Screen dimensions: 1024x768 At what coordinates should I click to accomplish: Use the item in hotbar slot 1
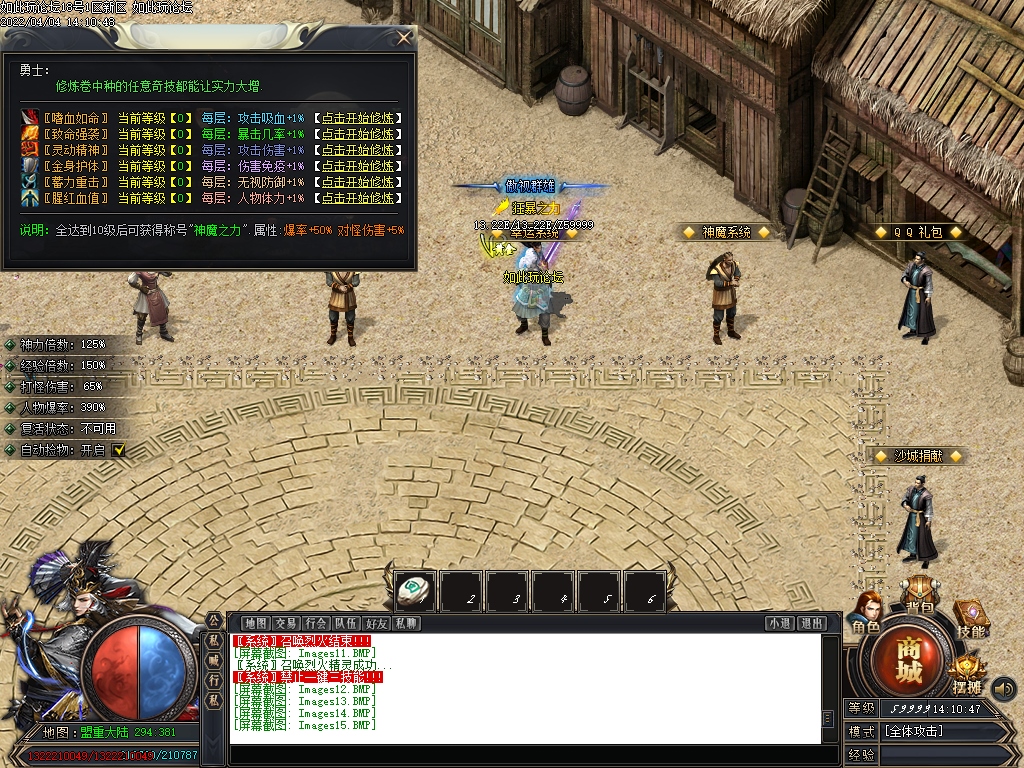click(x=415, y=591)
